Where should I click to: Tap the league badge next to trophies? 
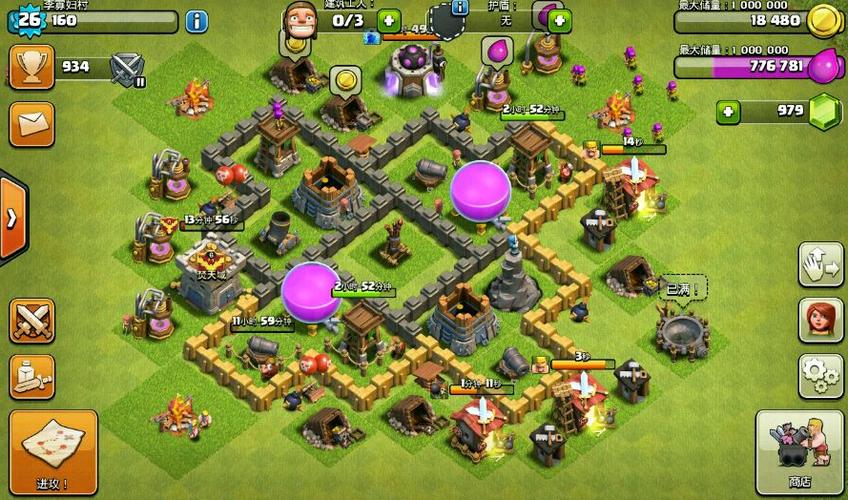click(127, 68)
